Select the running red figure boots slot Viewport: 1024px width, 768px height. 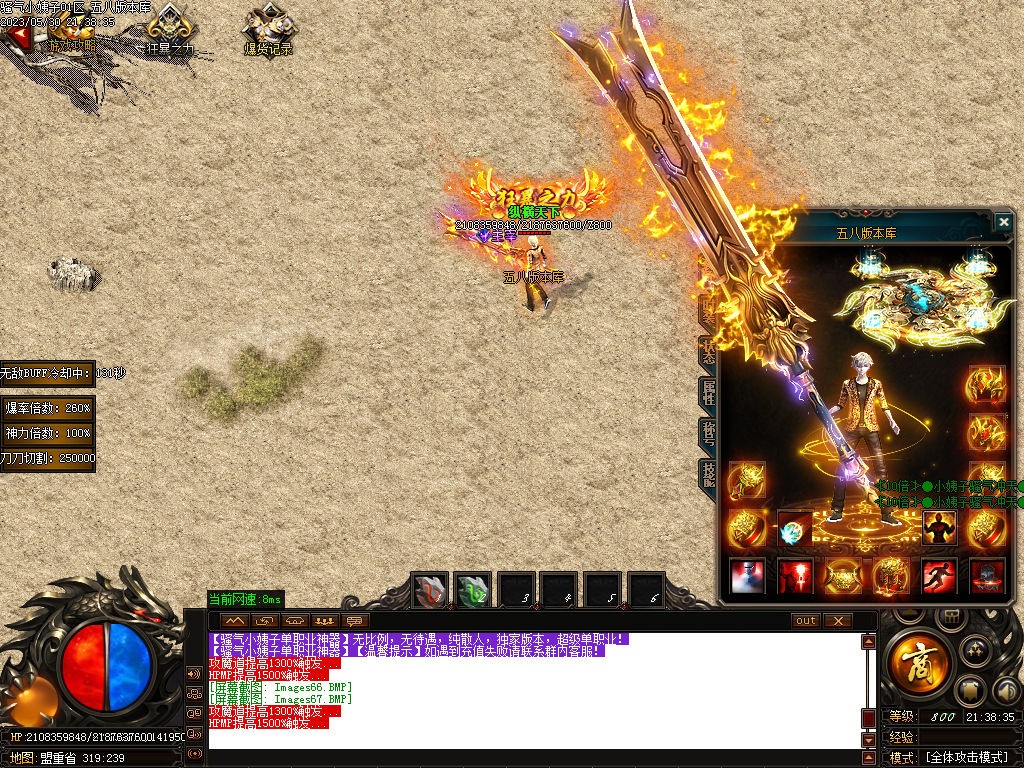[938, 577]
